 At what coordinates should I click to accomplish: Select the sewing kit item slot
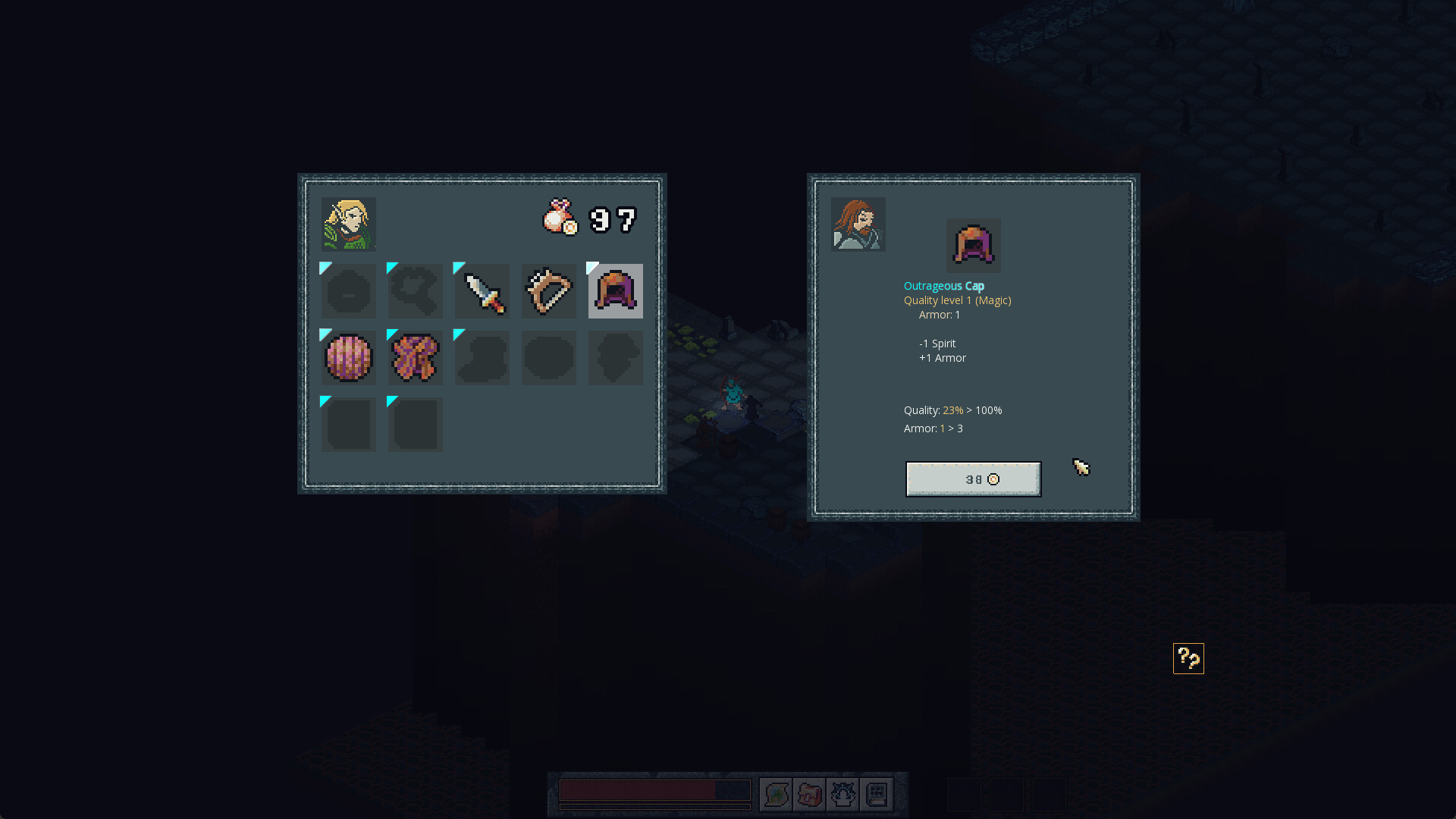point(548,291)
